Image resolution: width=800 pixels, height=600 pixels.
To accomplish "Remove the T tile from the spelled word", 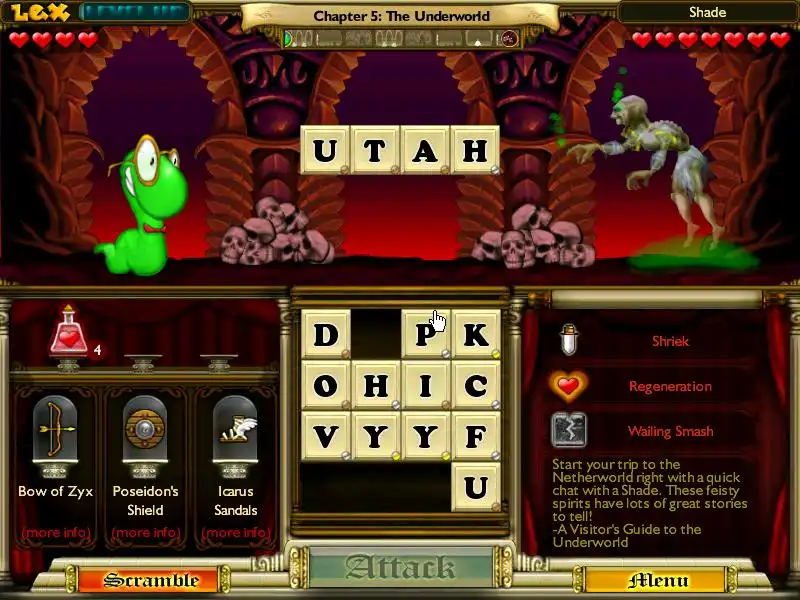I will click(x=375, y=151).
